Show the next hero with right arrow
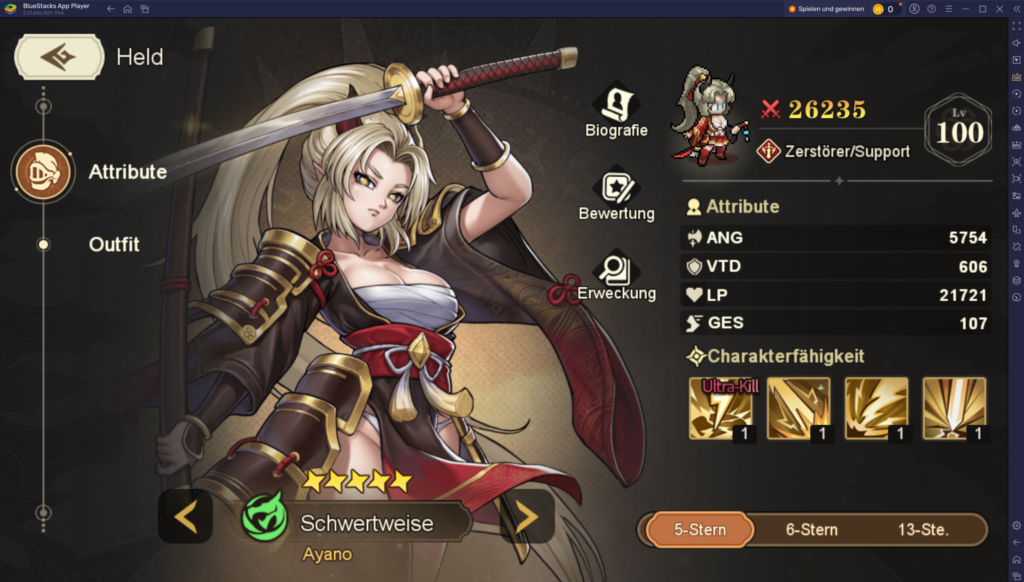The height and width of the screenshot is (582, 1024). click(x=527, y=516)
